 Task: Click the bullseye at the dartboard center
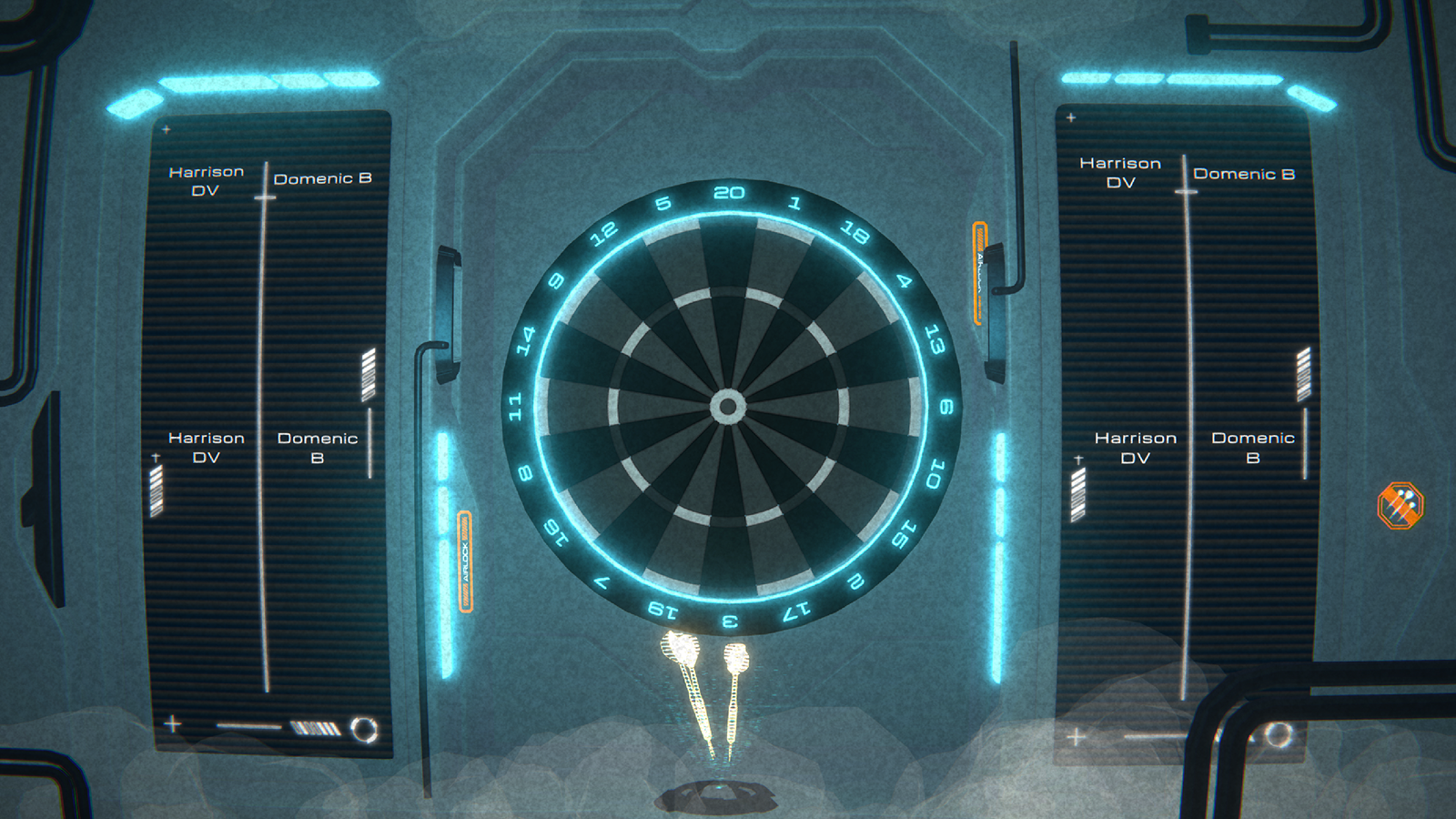coord(728,406)
